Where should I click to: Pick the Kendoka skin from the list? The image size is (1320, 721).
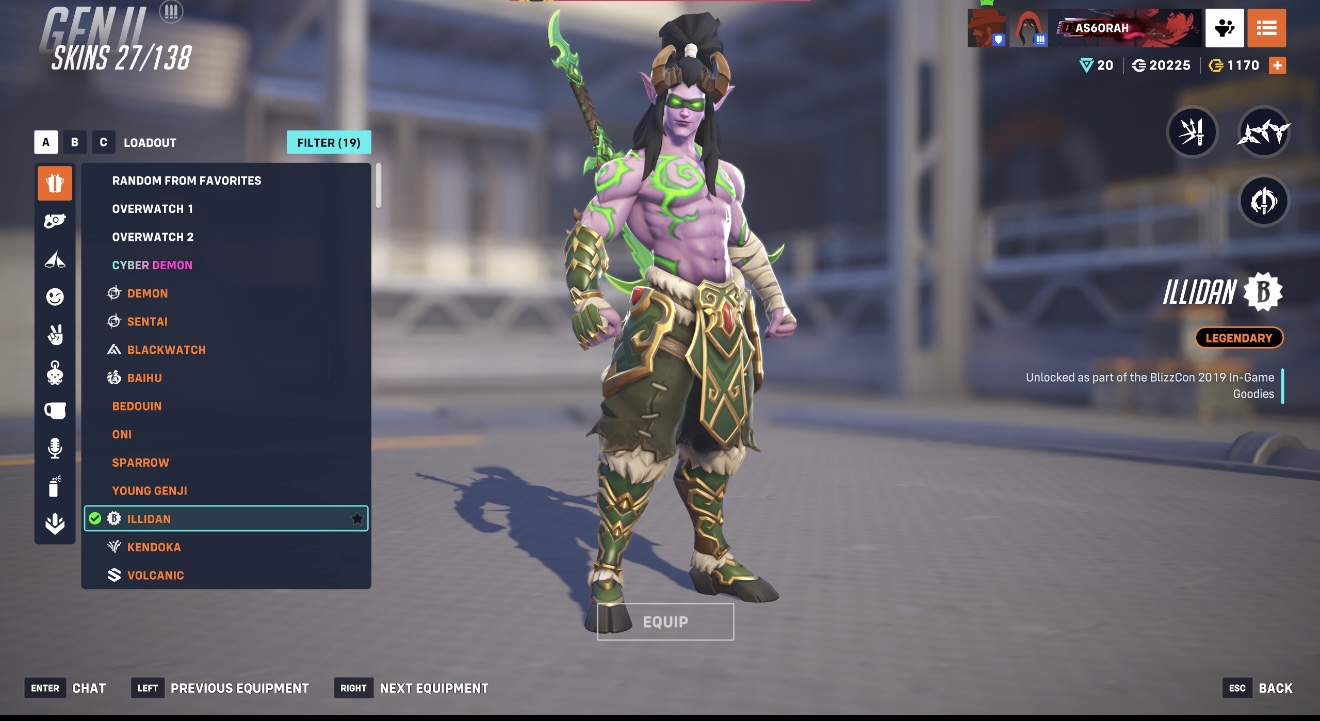coord(156,547)
